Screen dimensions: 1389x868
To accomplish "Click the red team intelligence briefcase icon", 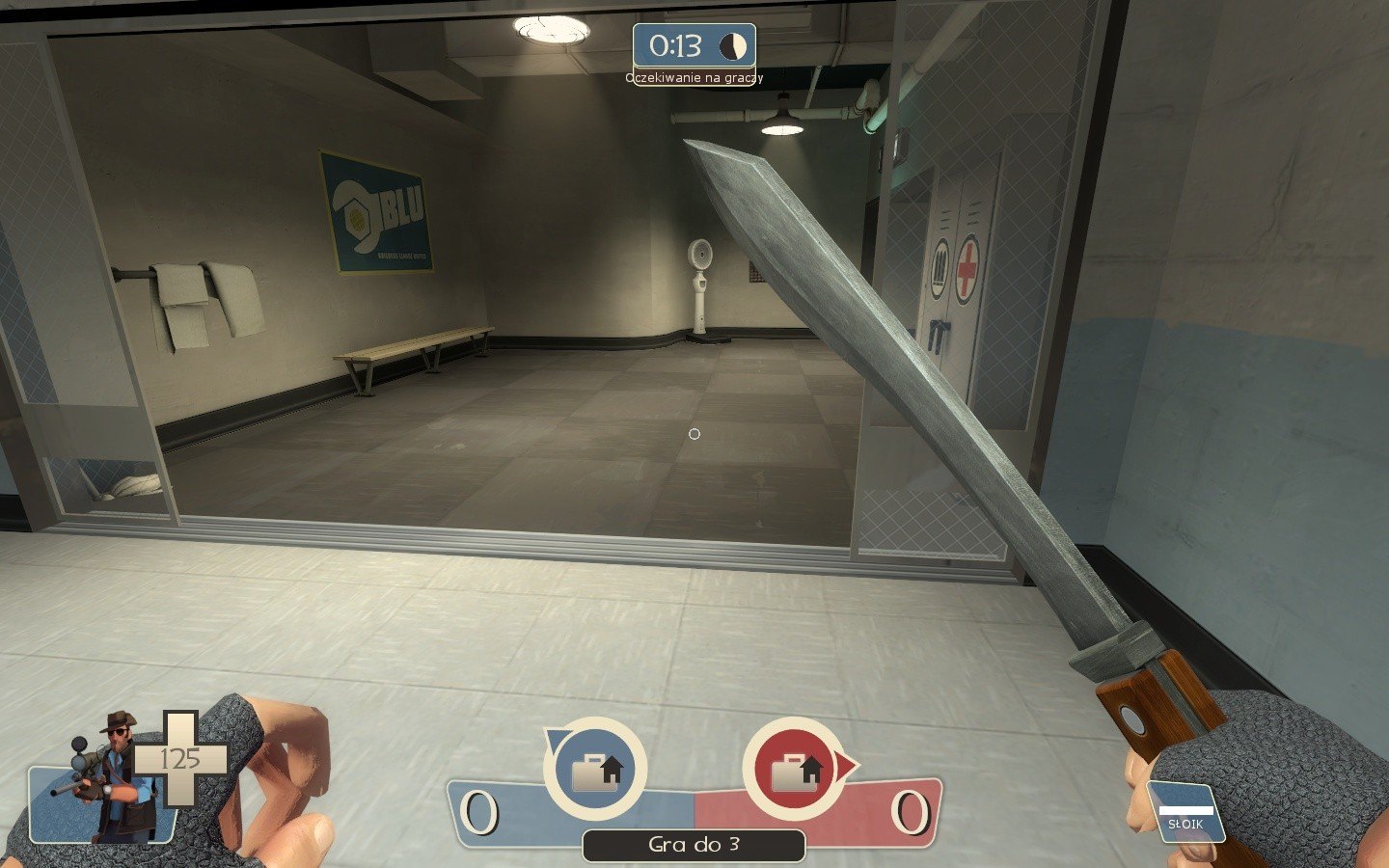I will pos(795,770).
